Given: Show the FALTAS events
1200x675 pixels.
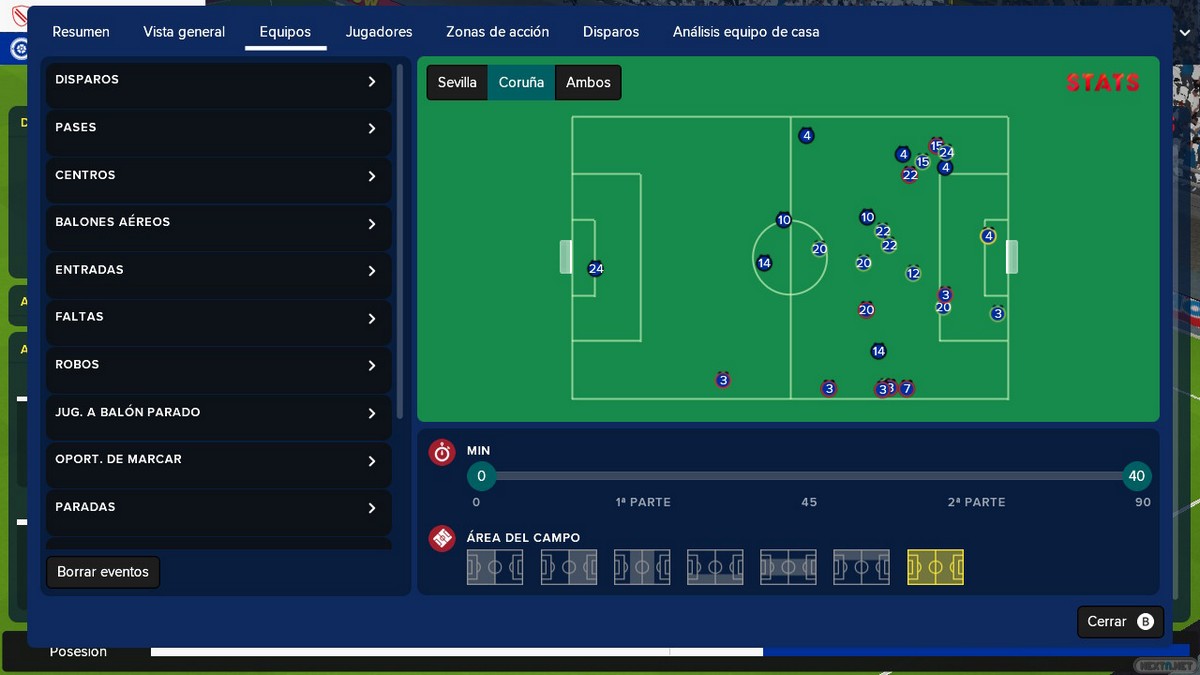Looking at the screenshot, I should (x=218, y=318).
